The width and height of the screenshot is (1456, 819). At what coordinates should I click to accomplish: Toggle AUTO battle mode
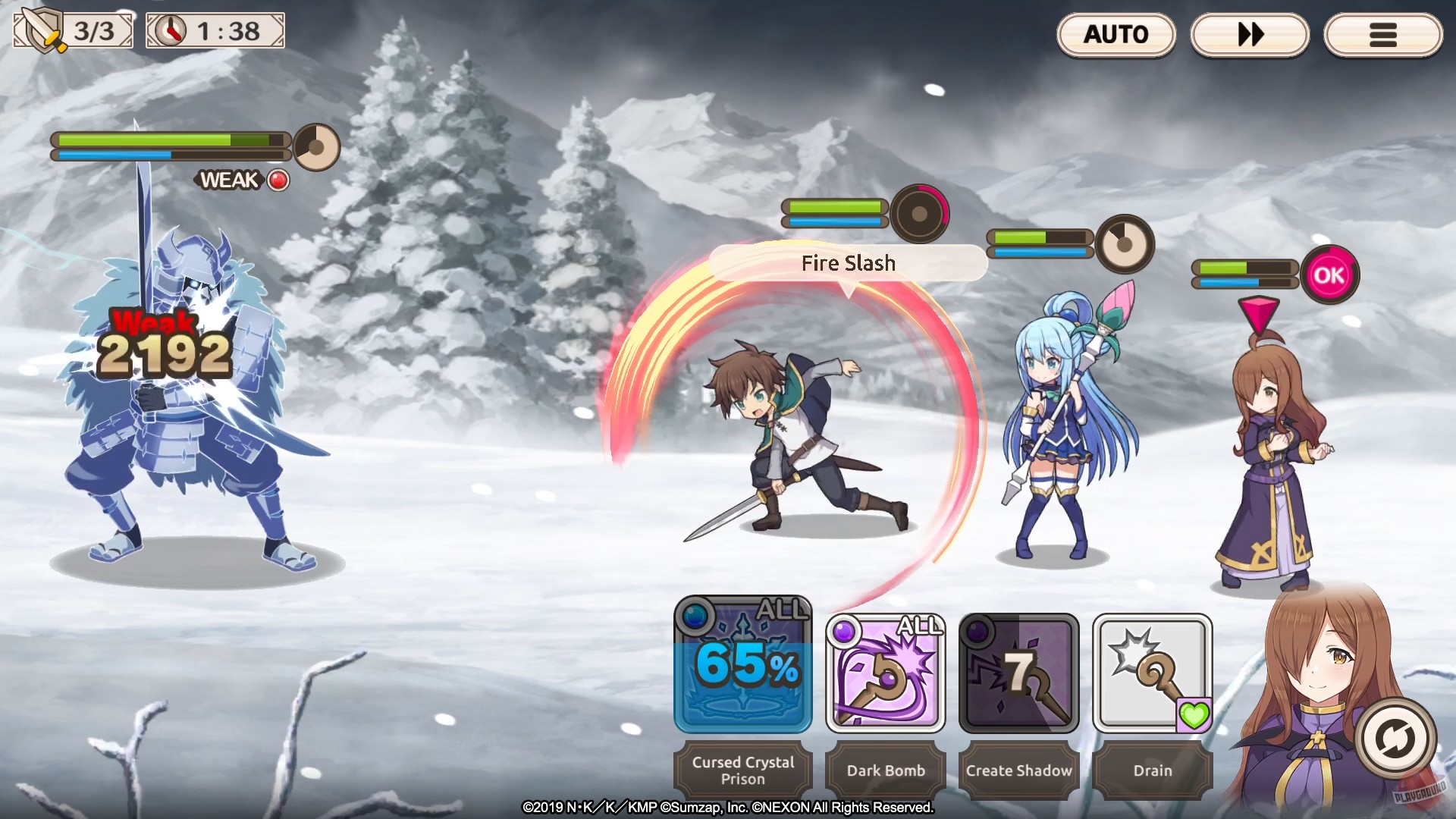tap(1116, 34)
